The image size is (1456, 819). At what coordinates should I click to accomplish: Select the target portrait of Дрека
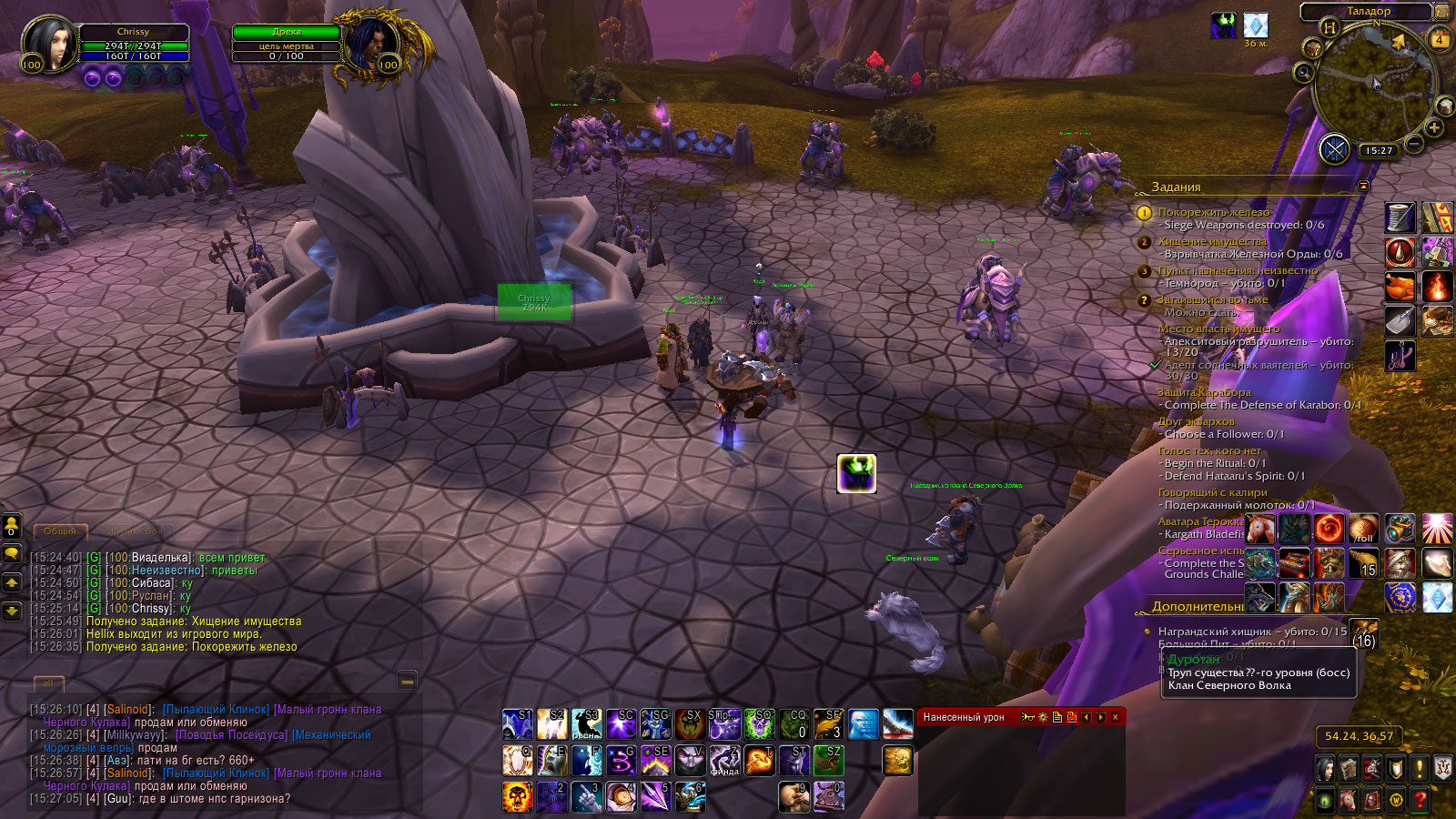tap(371, 44)
